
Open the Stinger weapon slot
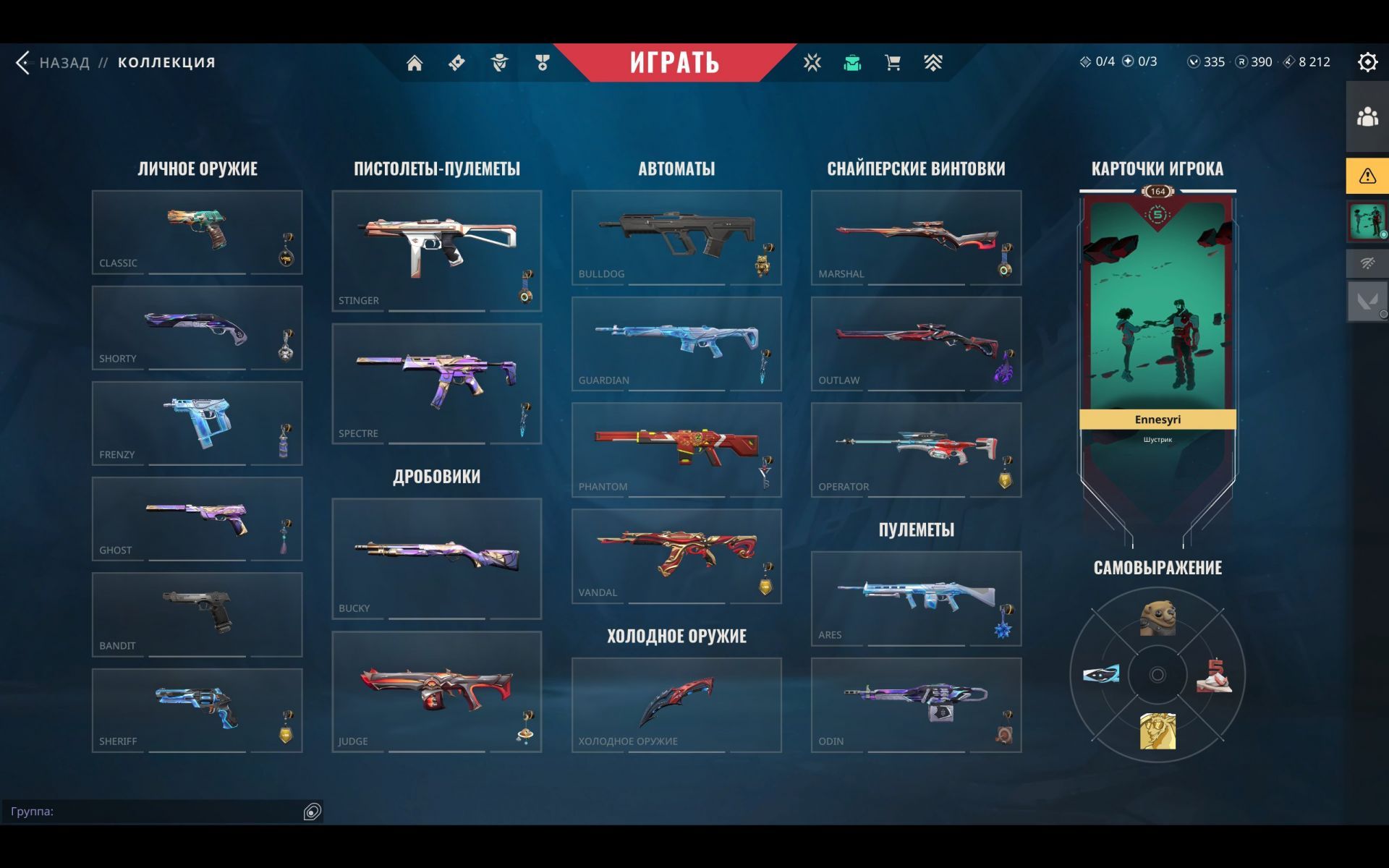coord(436,250)
